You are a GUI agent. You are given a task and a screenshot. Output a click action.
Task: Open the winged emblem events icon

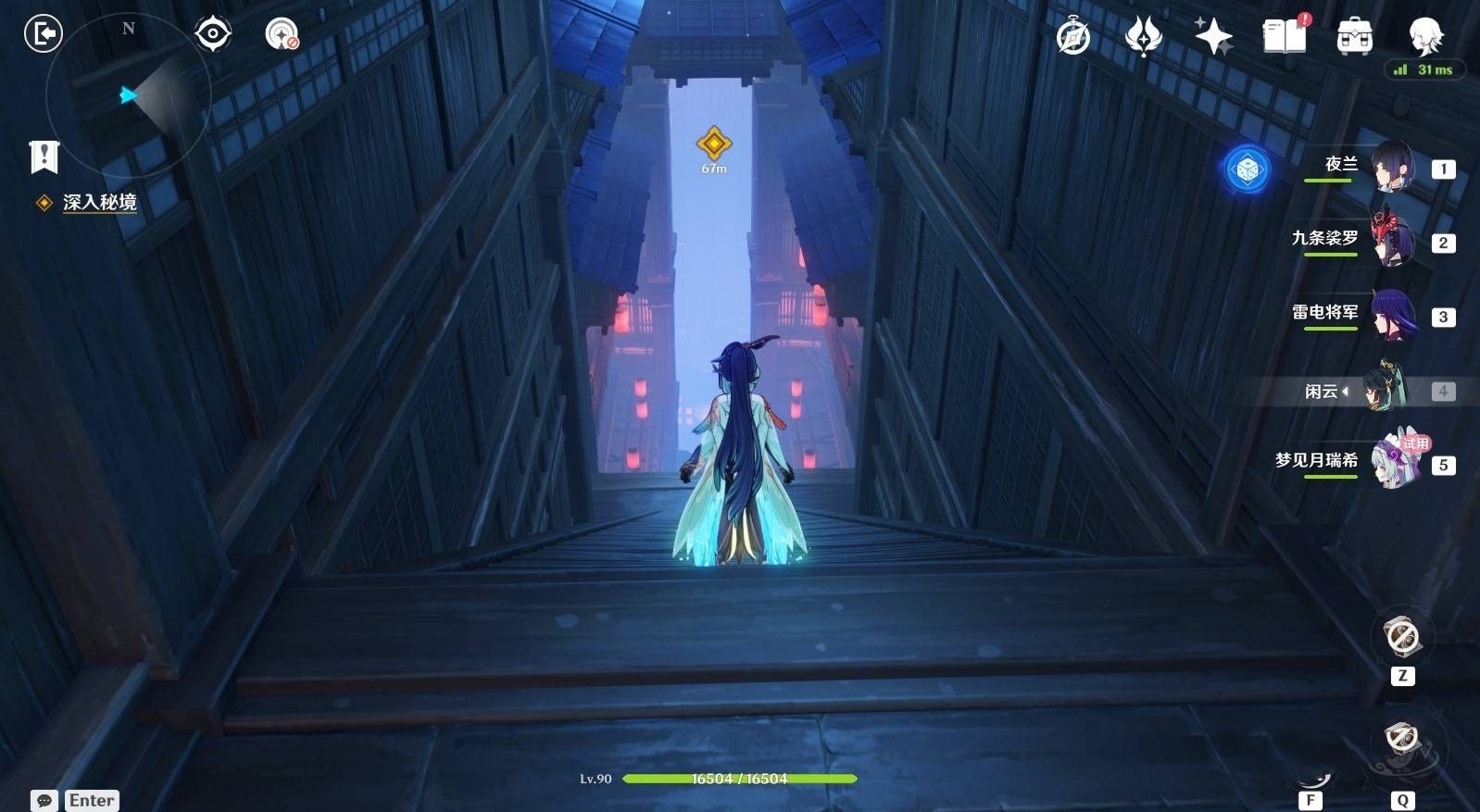coord(1143,37)
